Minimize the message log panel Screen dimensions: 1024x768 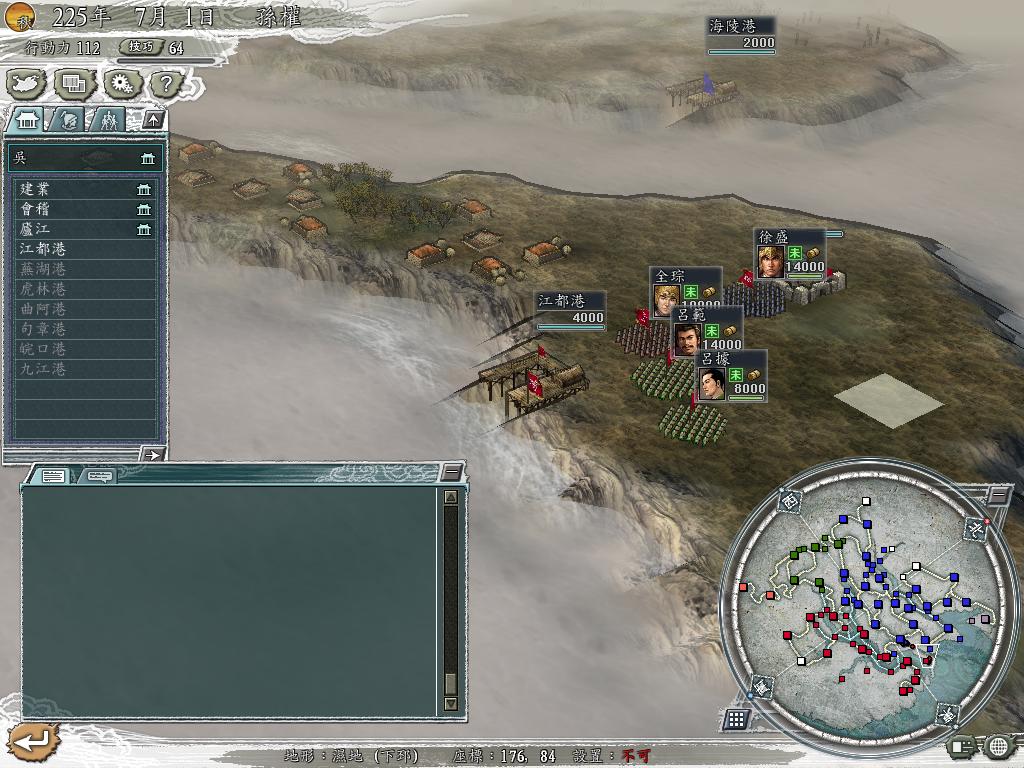[x=452, y=472]
